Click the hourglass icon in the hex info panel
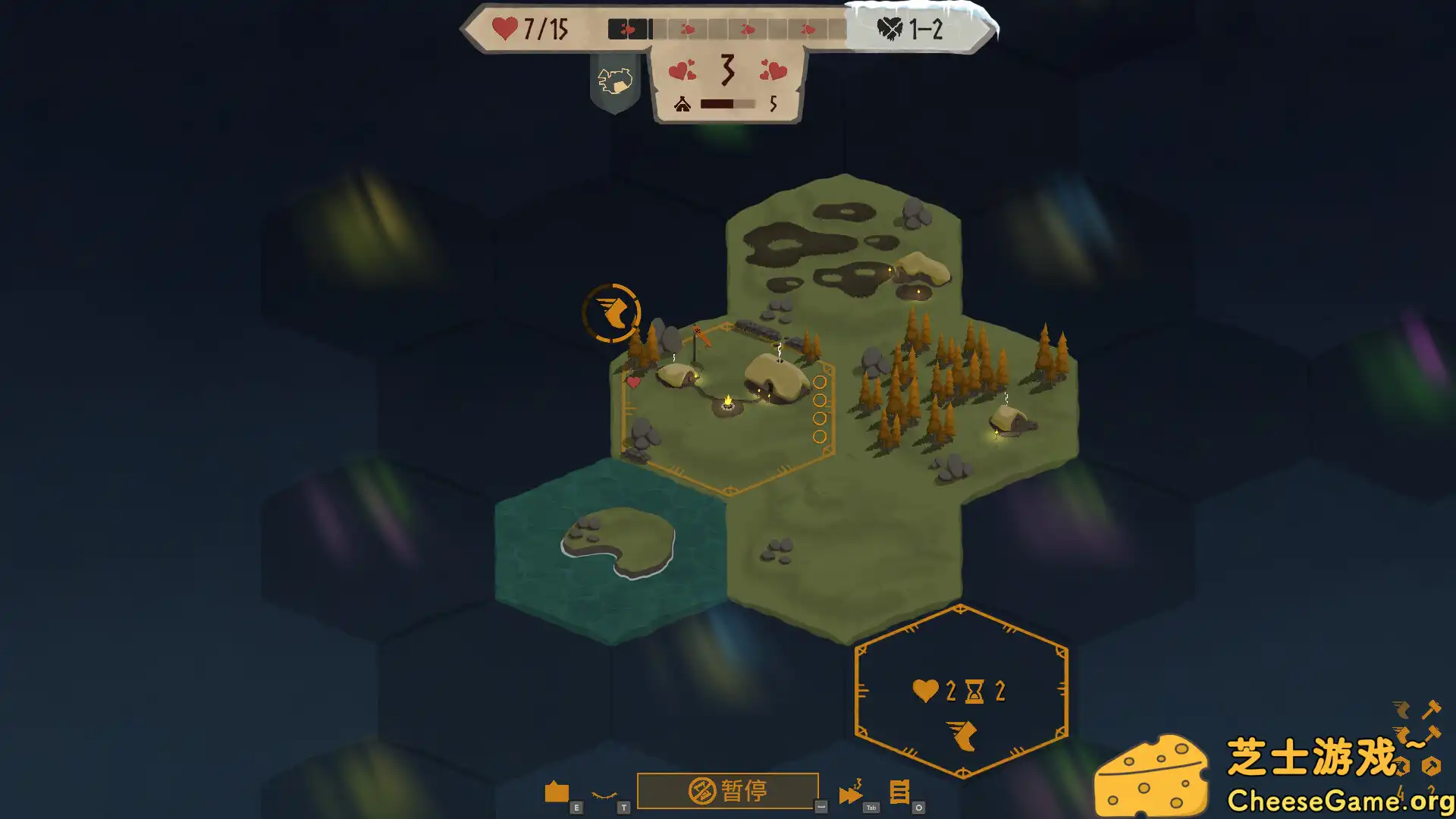Screen dimensions: 1456x819 [973, 690]
